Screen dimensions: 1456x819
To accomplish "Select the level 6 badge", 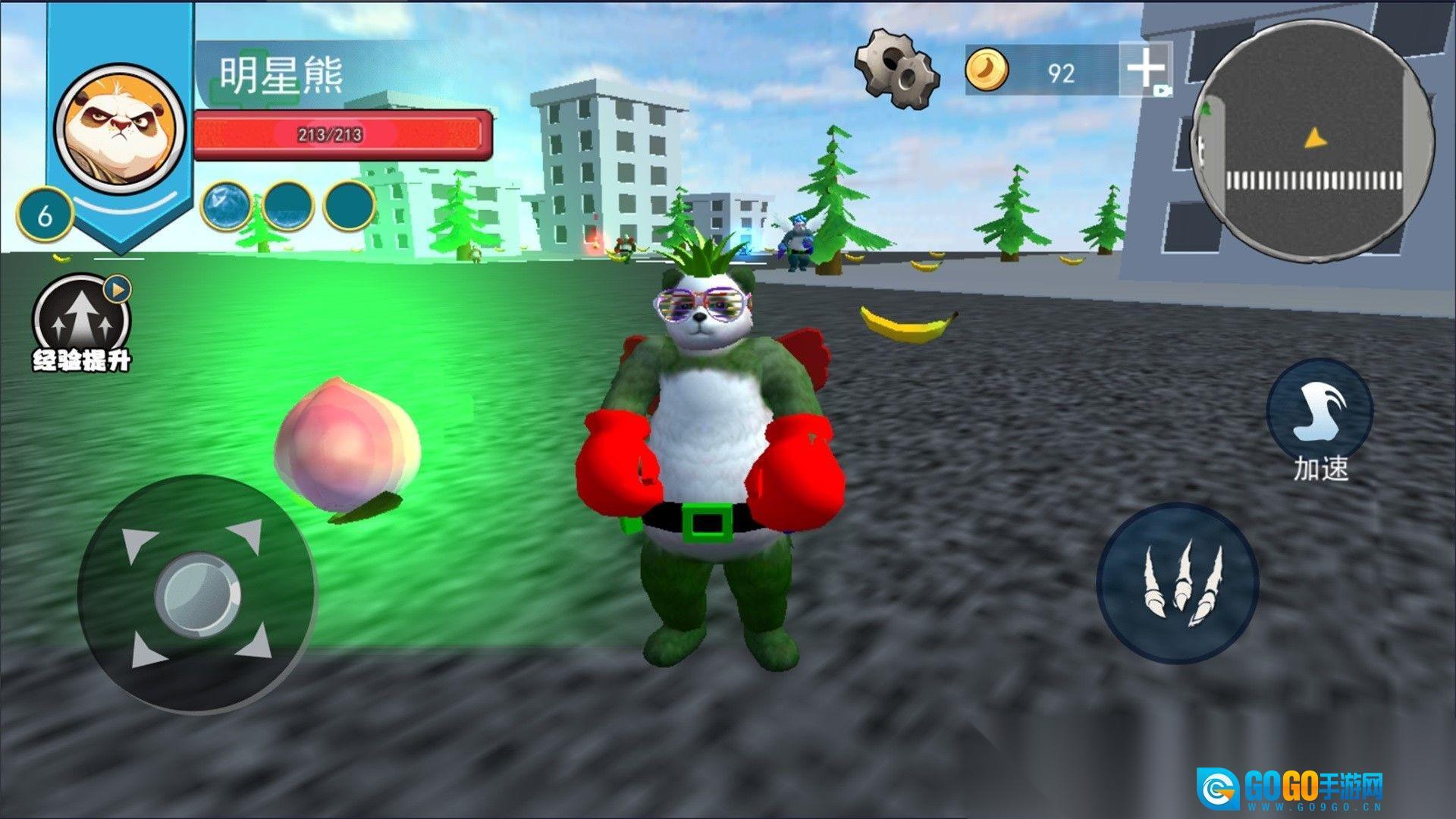I will coord(45,215).
